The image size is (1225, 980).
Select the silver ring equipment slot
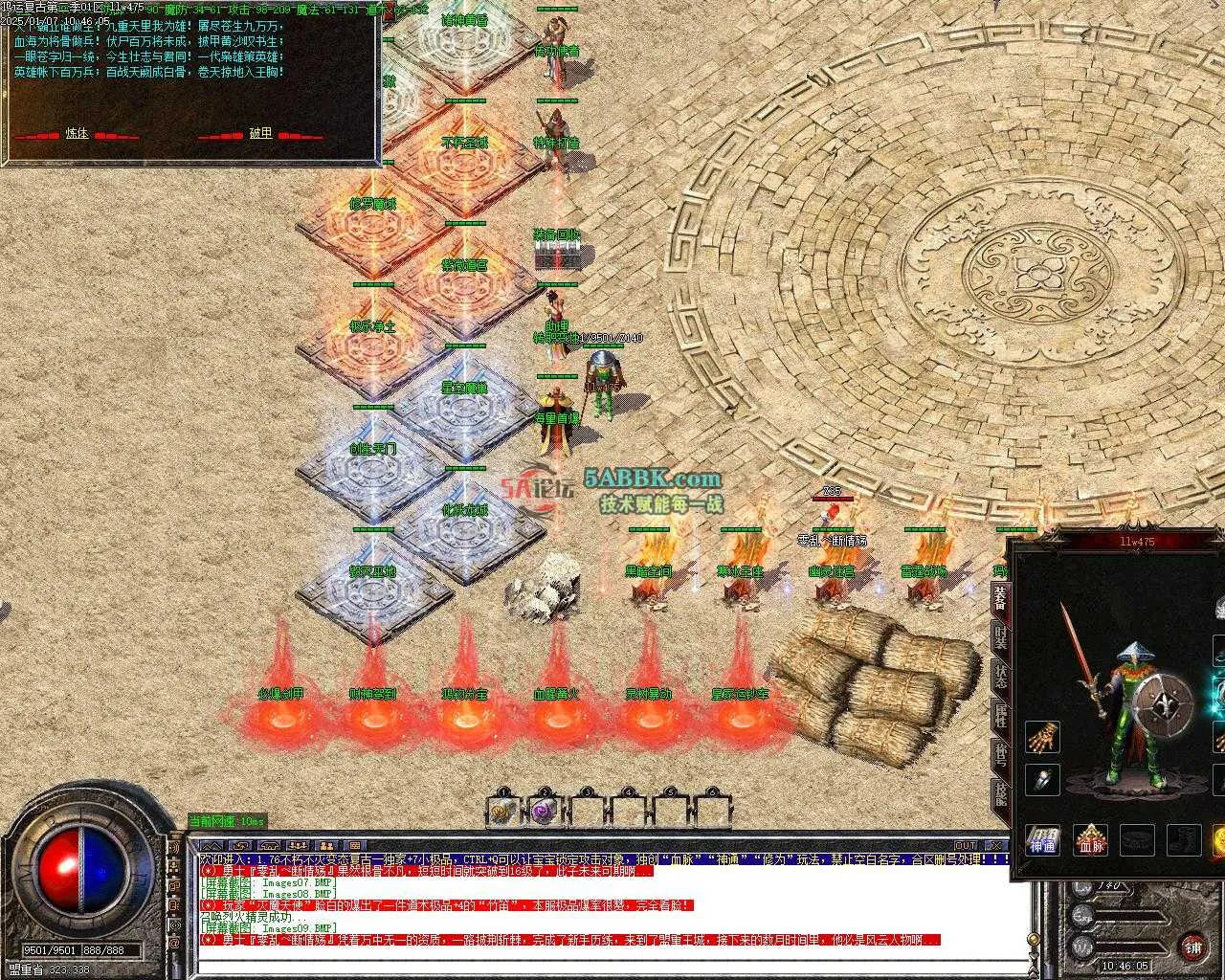(x=1042, y=780)
